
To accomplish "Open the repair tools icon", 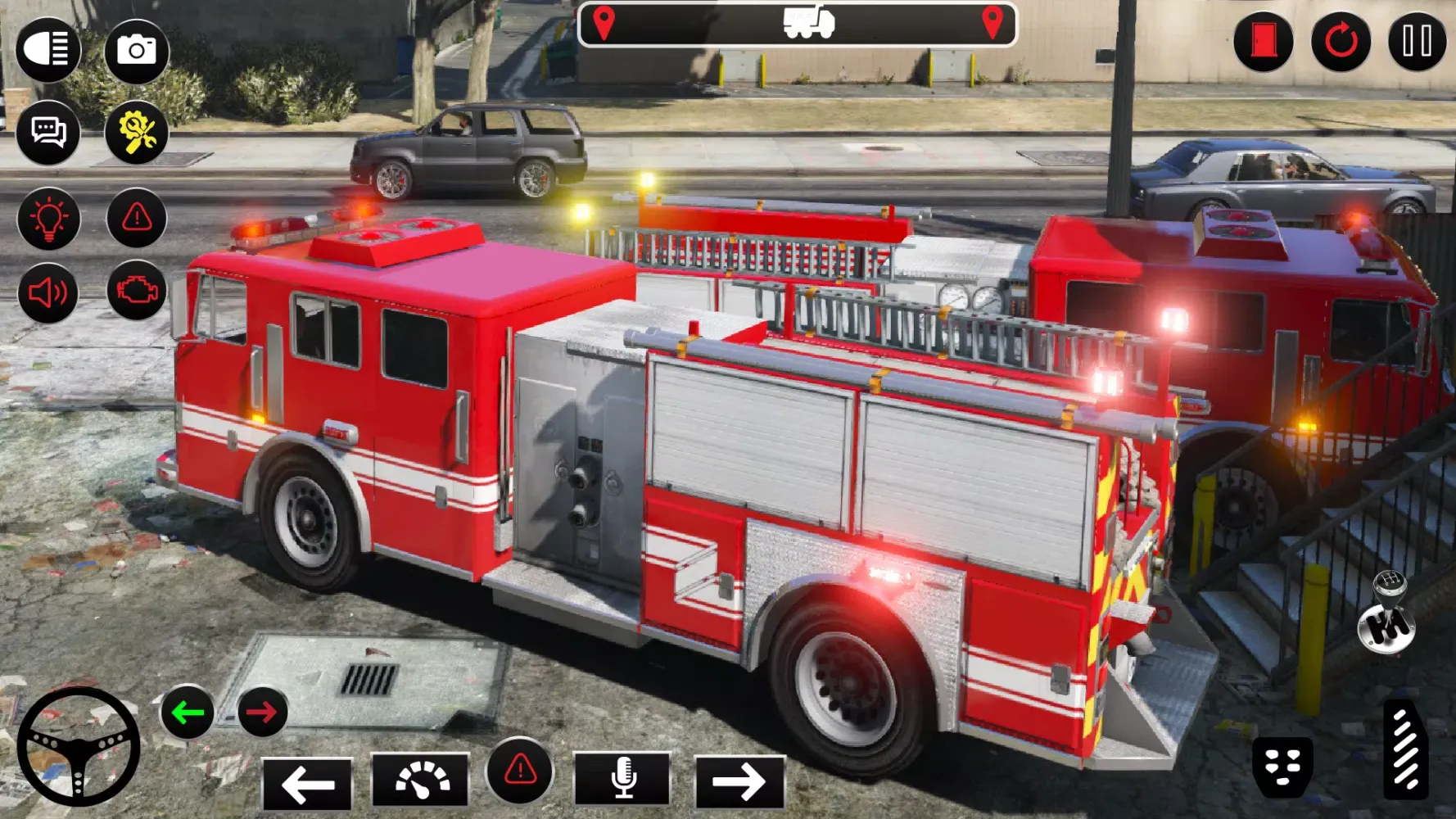I will [x=138, y=131].
